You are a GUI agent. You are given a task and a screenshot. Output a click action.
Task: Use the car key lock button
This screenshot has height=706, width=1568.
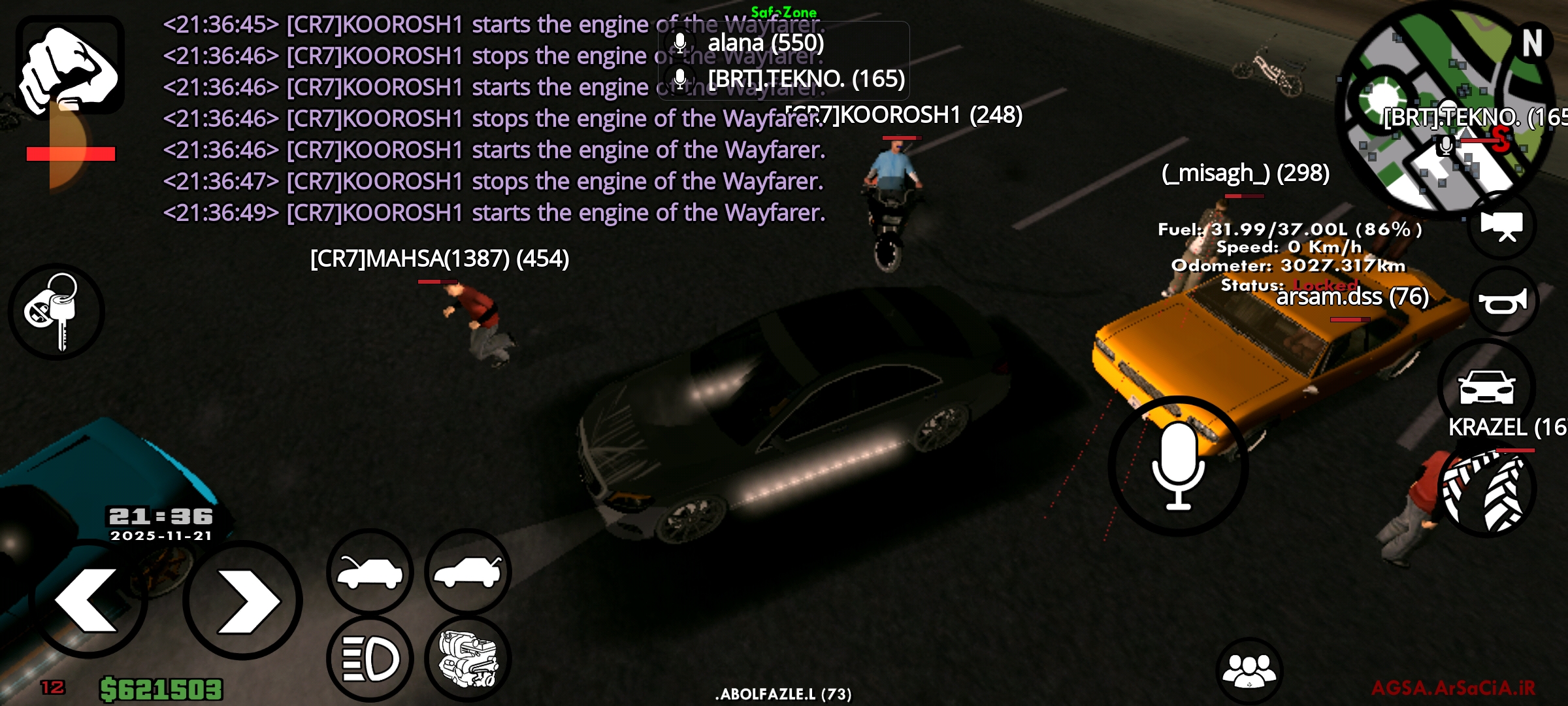click(x=56, y=312)
